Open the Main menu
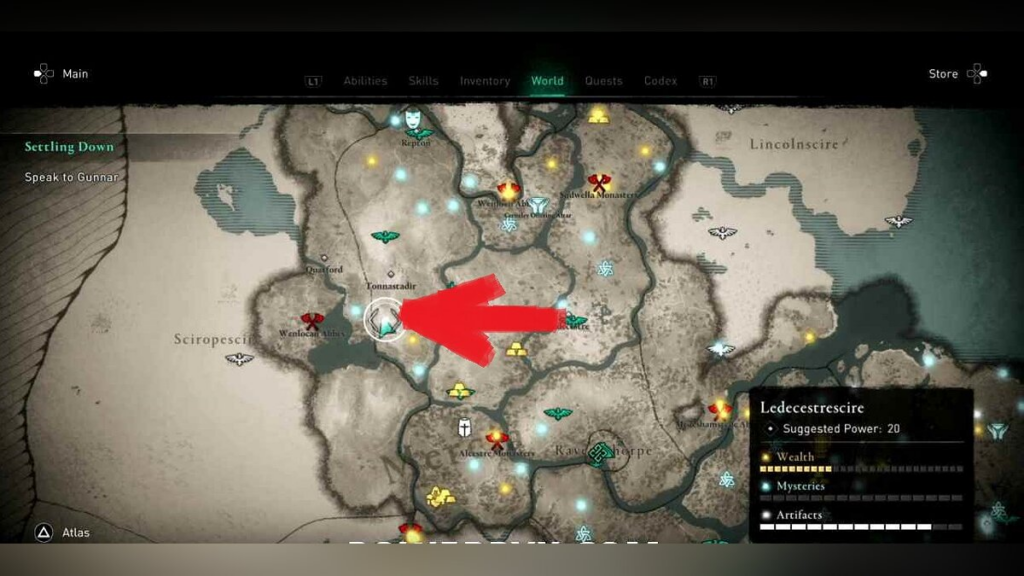The height and width of the screenshot is (576, 1024). tap(61, 74)
